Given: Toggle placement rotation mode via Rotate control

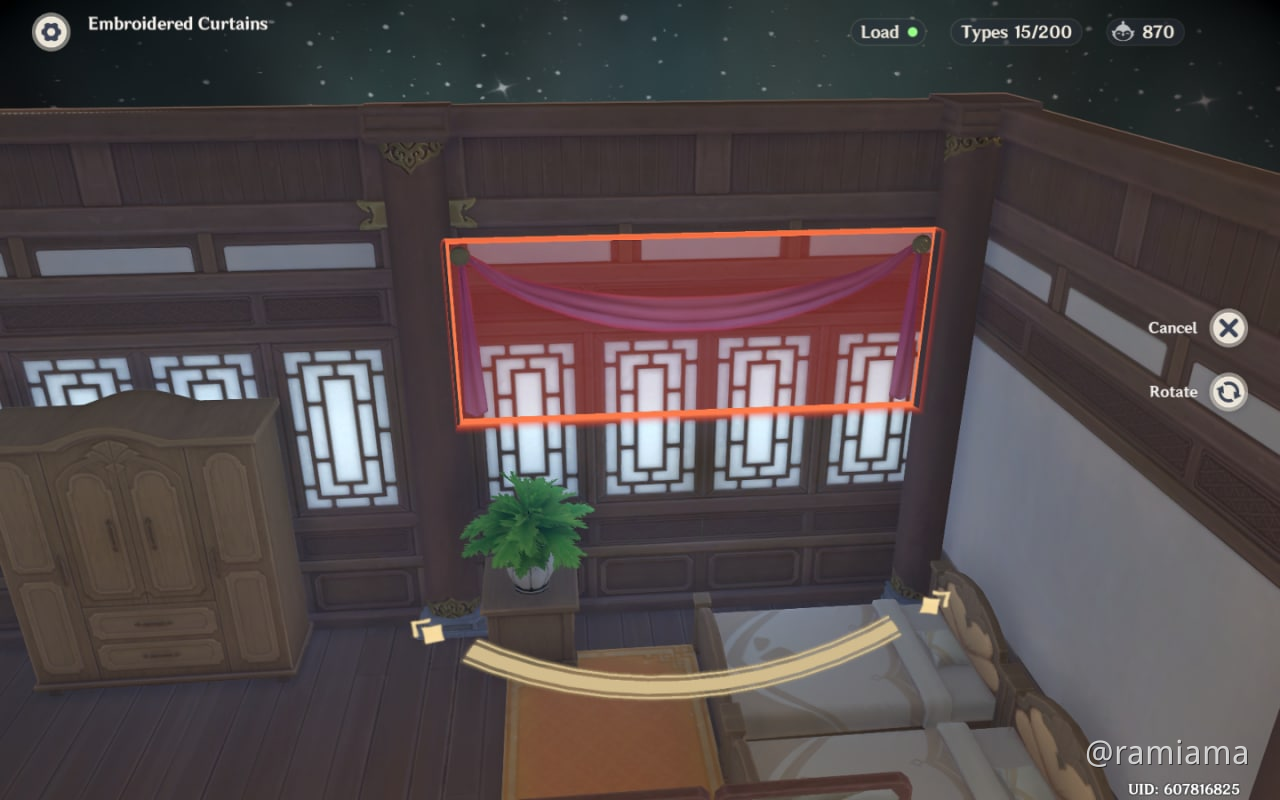Looking at the screenshot, I should pos(1230,392).
